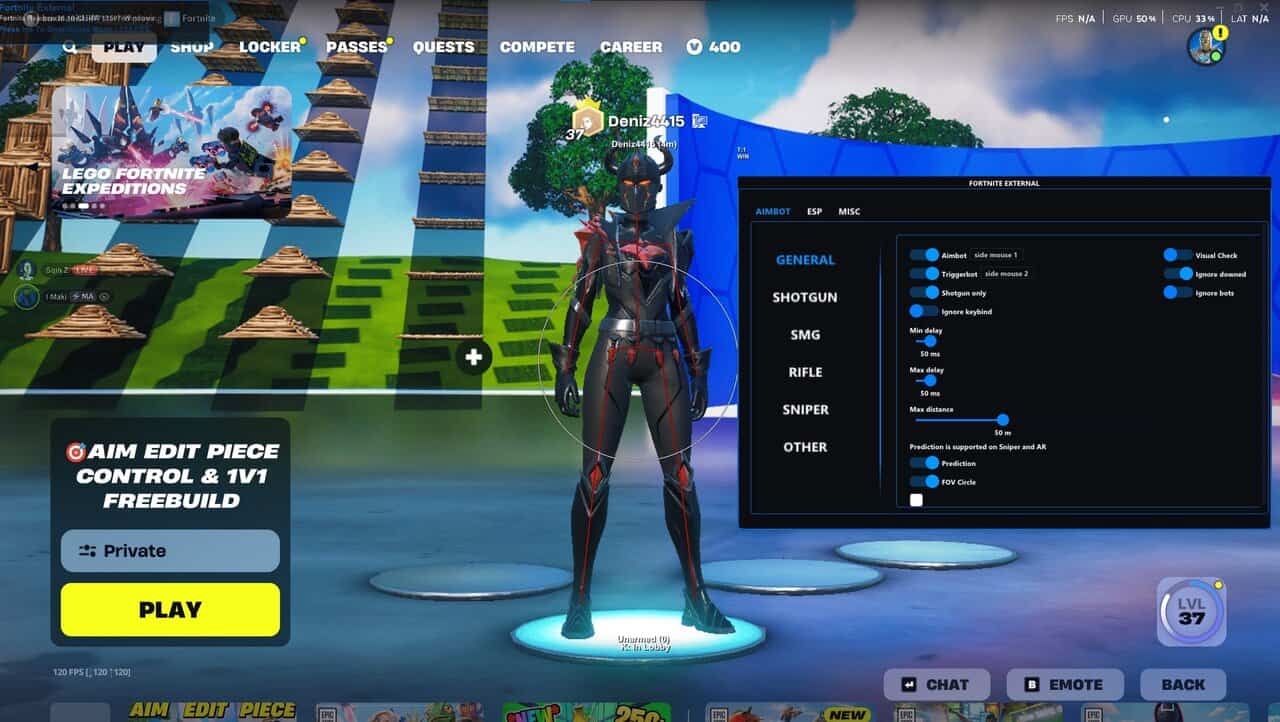Start the match with the yellow PLAY button
This screenshot has height=722, width=1280.
click(x=170, y=610)
